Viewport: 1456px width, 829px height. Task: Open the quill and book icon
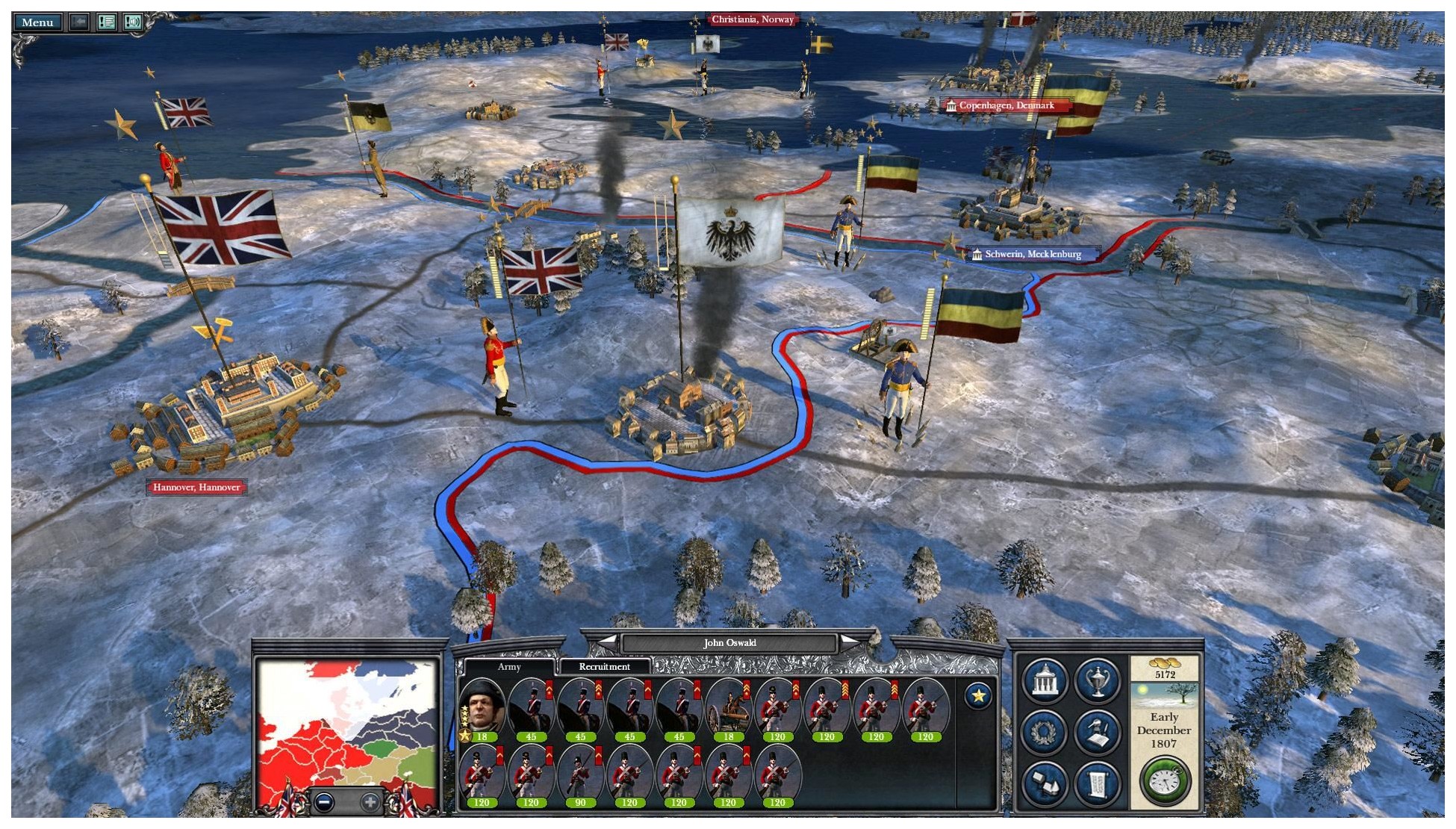[x=1097, y=732]
